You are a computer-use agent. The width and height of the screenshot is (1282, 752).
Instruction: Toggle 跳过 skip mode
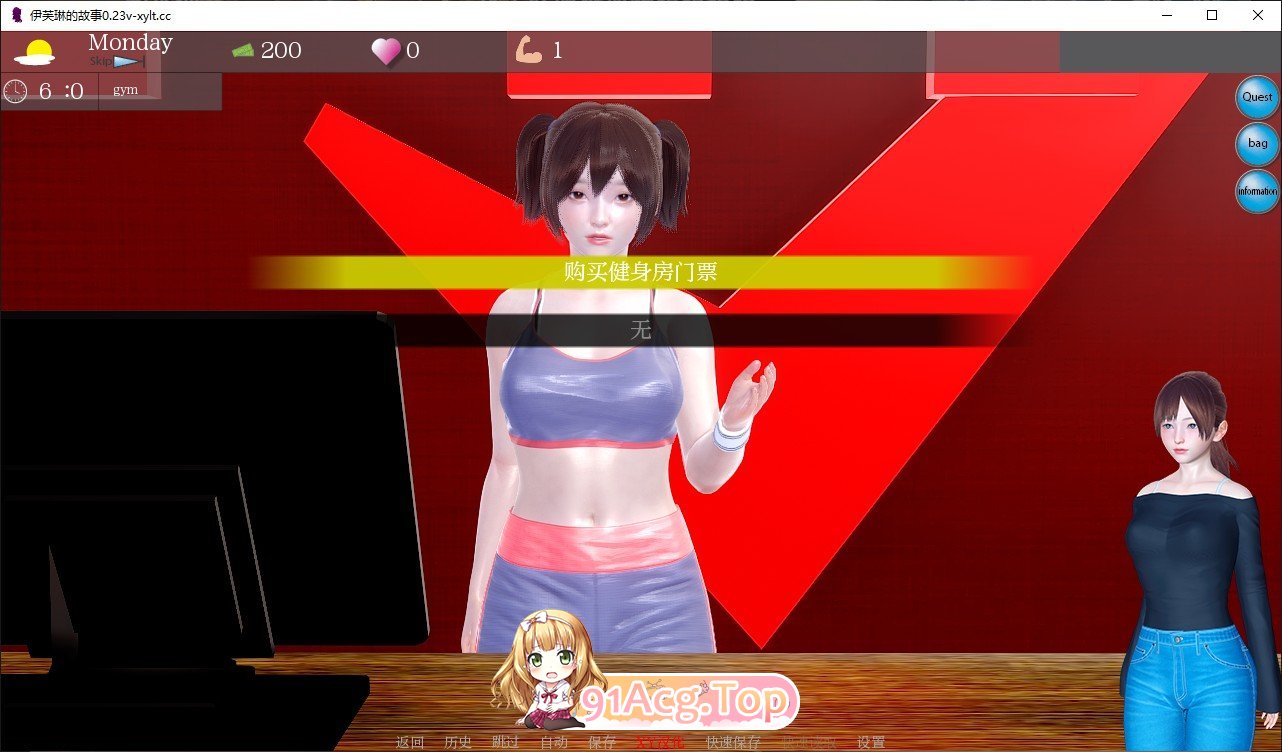point(505,743)
